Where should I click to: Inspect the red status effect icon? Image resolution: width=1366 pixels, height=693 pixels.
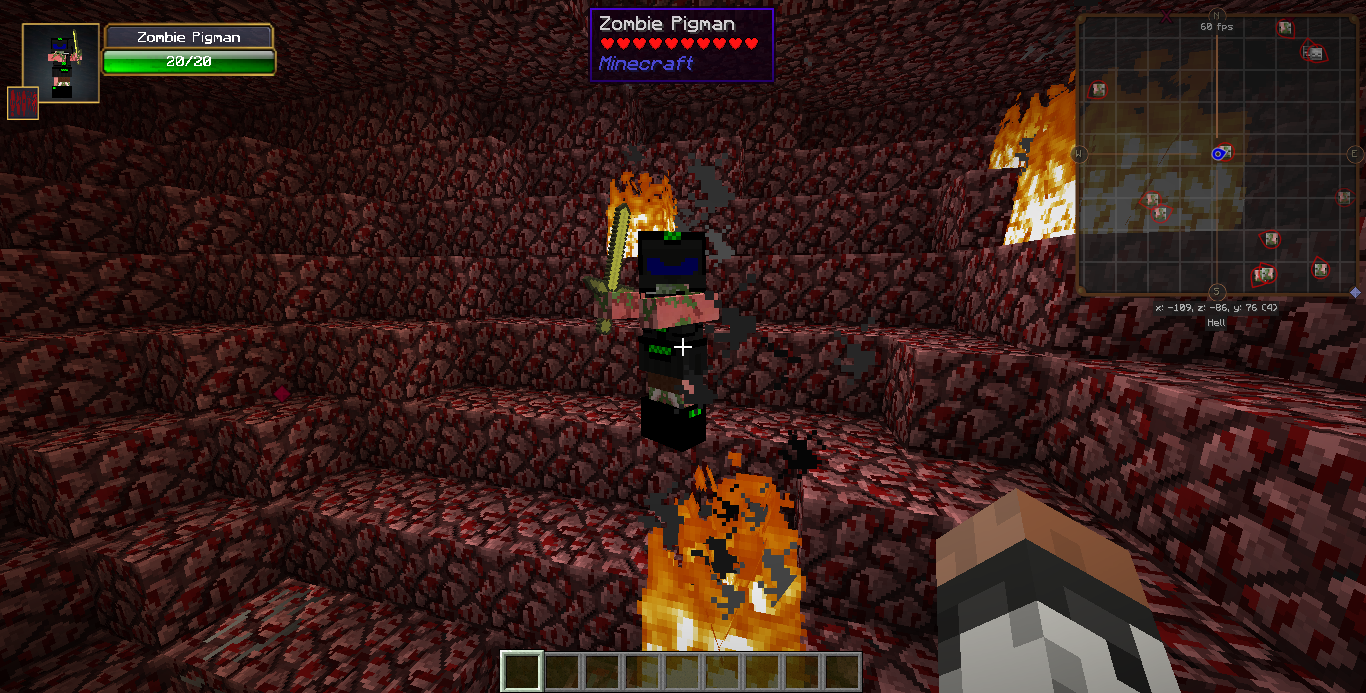click(x=23, y=103)
